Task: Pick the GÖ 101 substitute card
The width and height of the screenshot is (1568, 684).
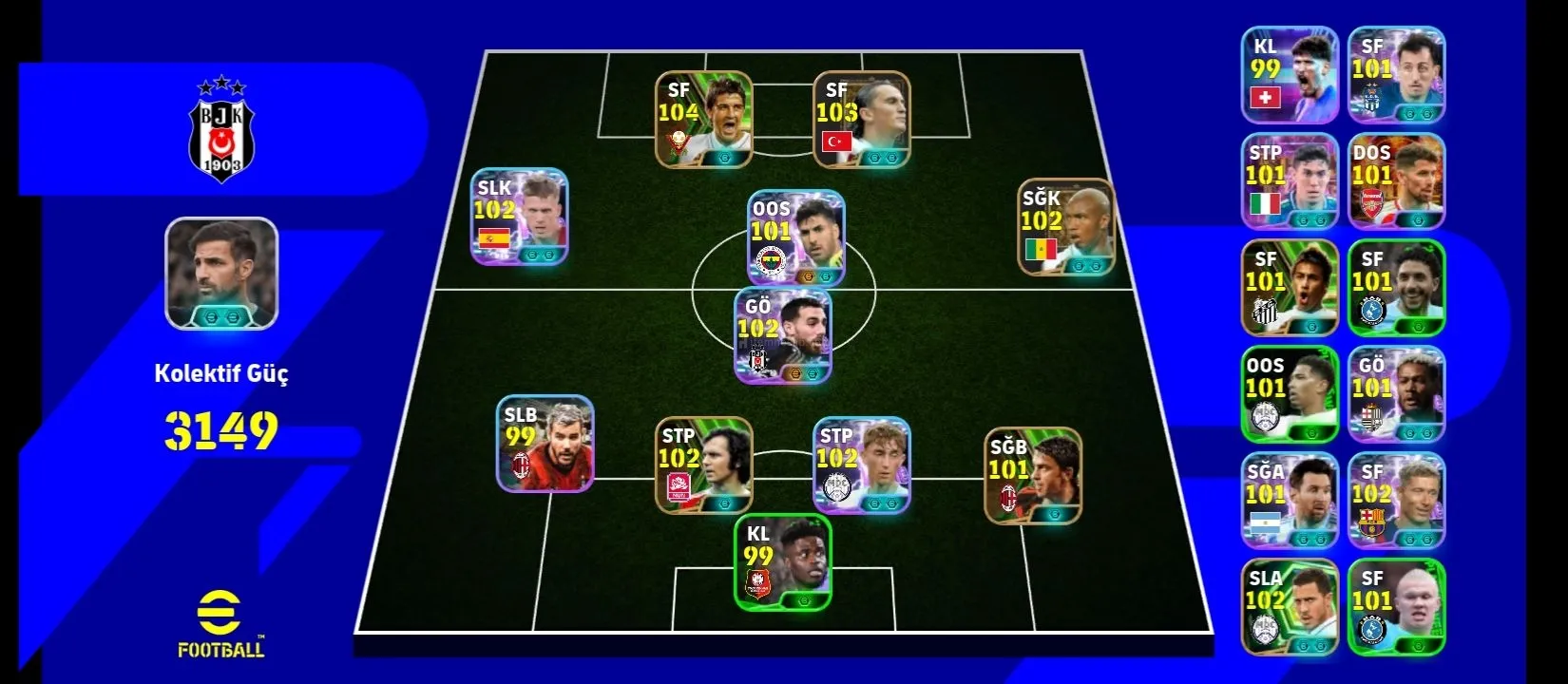Action: (x=1396, y=394)
